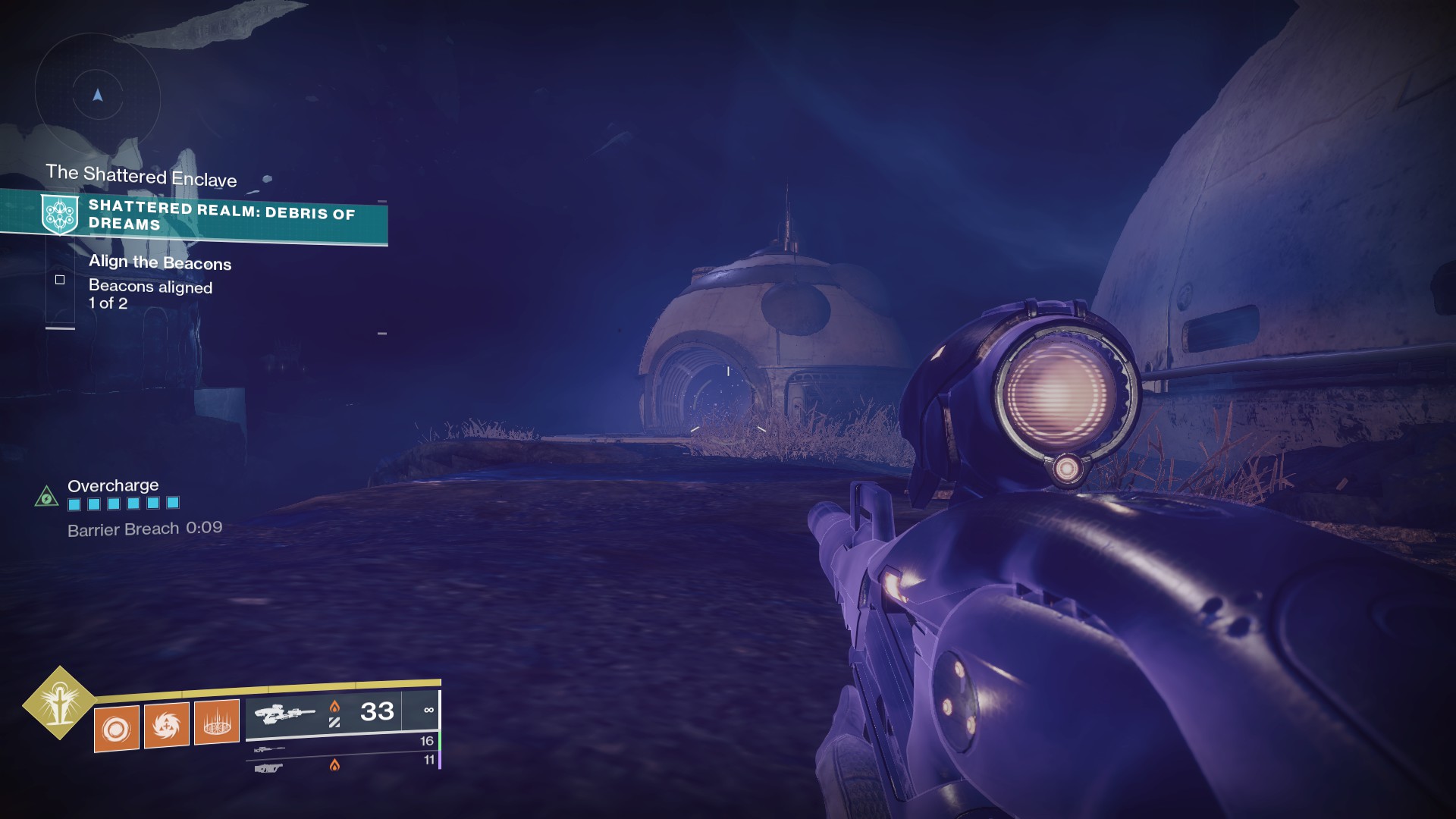Select the equipped primary weapon icon
Image resolution: width=1456 pixels, height=819 pixels.
click(x=284, y=714)
